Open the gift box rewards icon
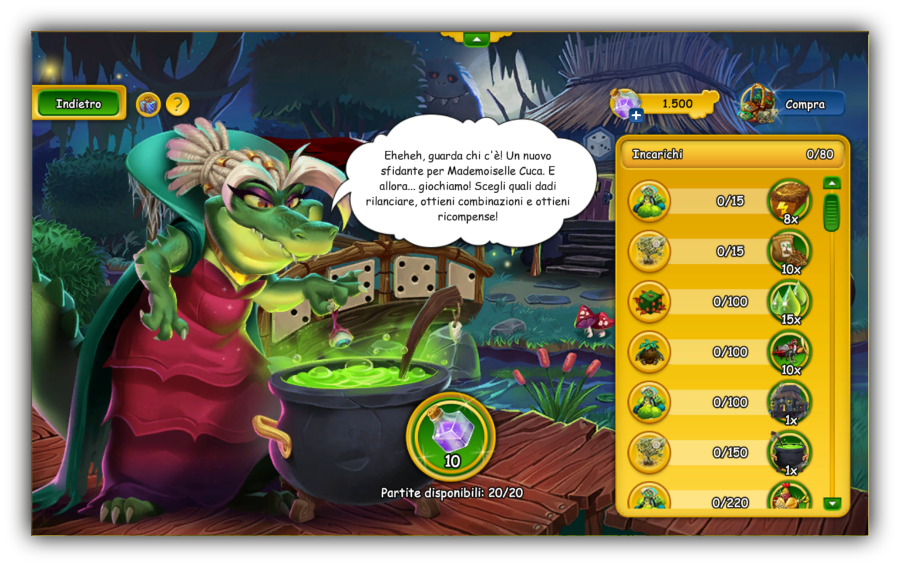This screenshot has height=567, width=900. 148,104
